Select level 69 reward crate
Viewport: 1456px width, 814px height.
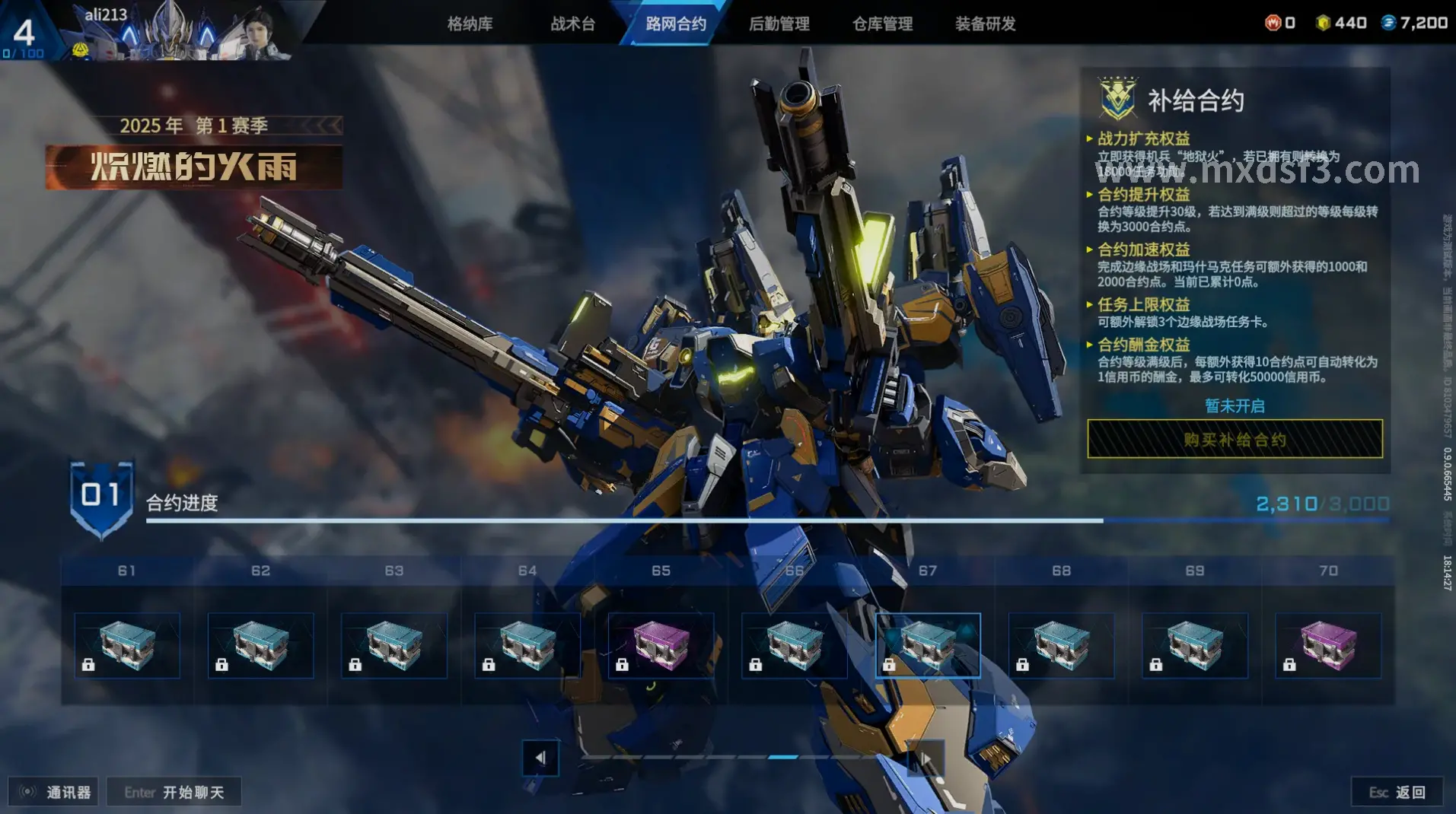point(1195,645)
